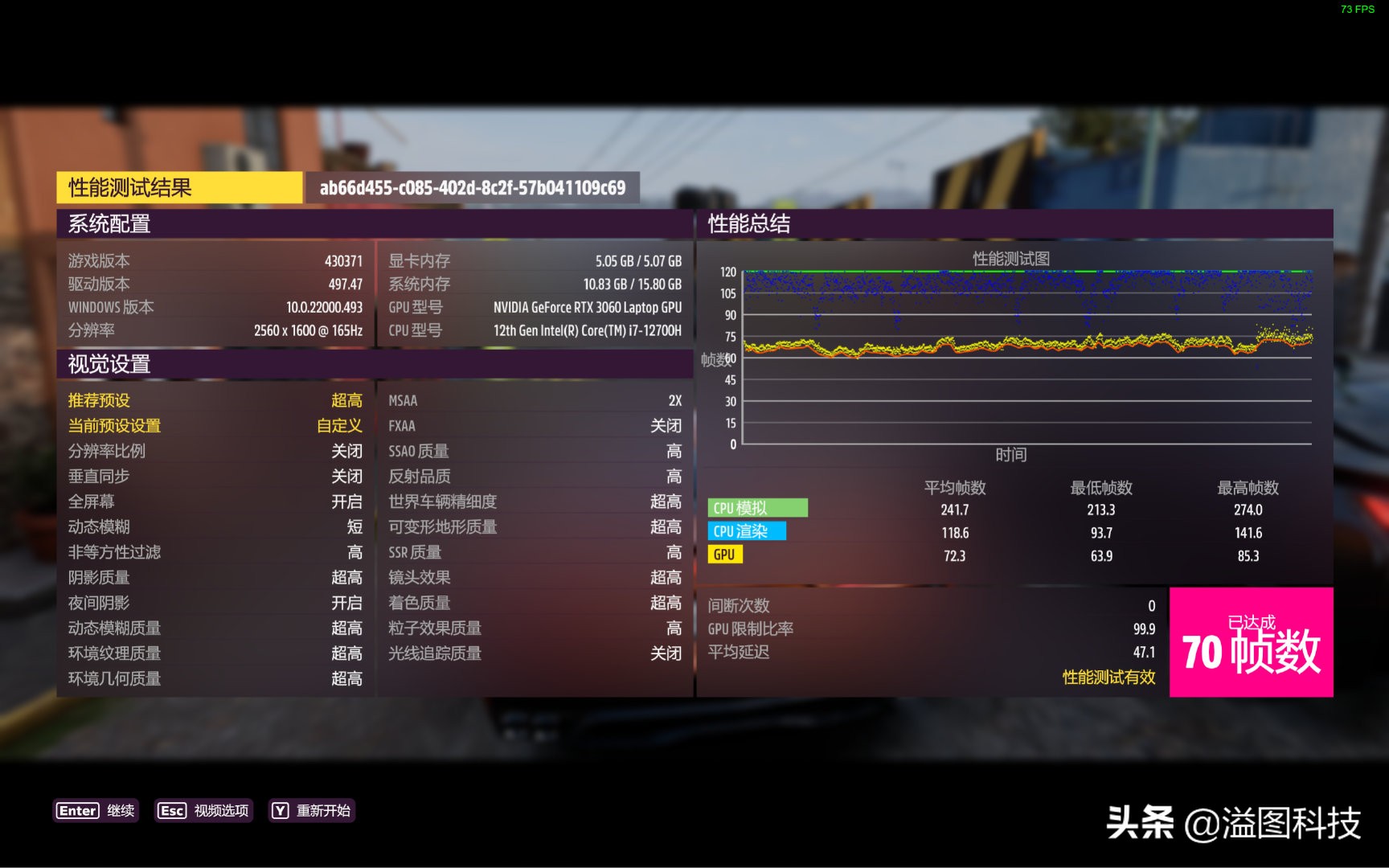Open the video options (视频选项)
This screenshot has width=1389, height=868.
tap(203, 810)
